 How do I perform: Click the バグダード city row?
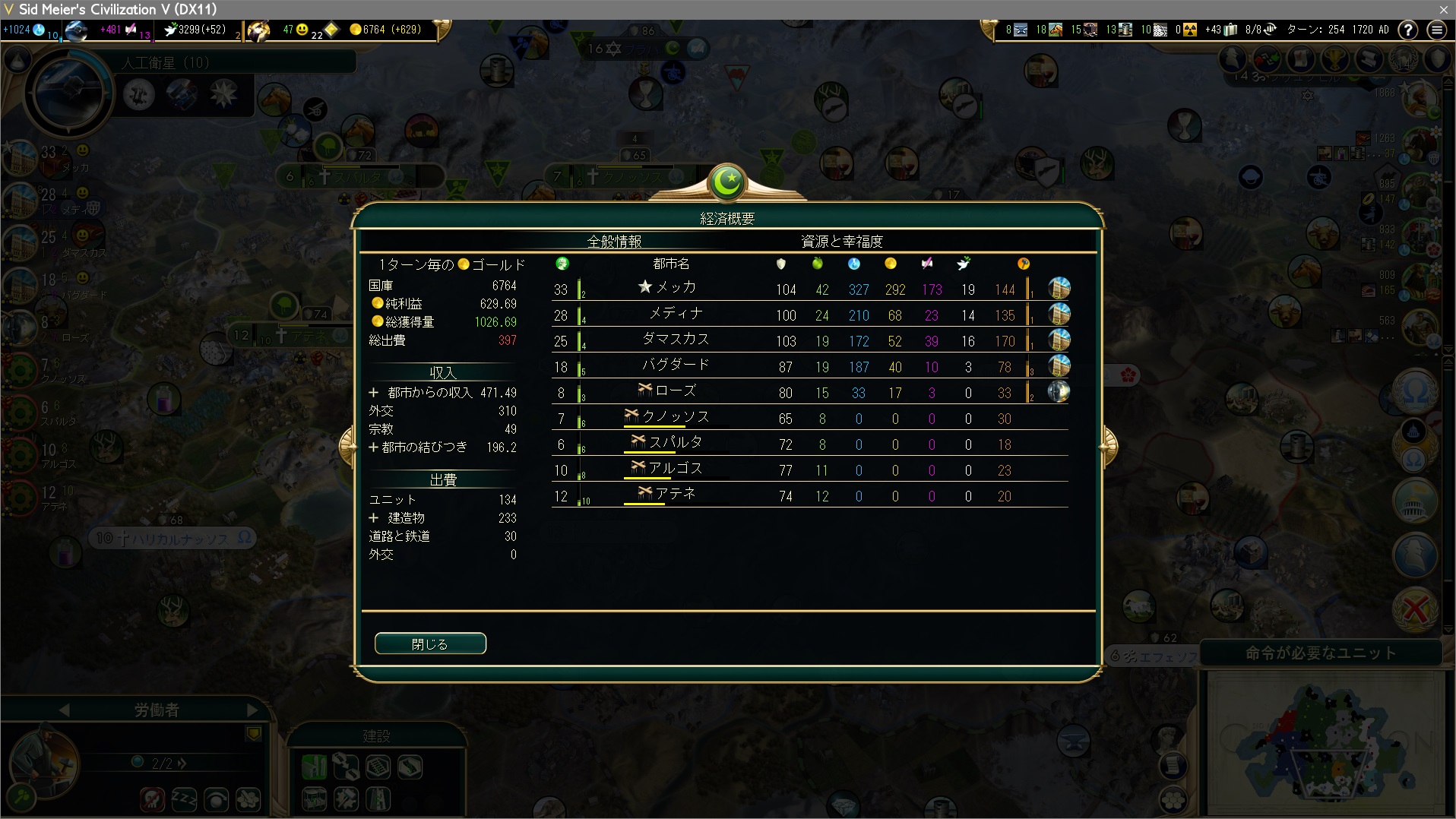pos(676,365)
